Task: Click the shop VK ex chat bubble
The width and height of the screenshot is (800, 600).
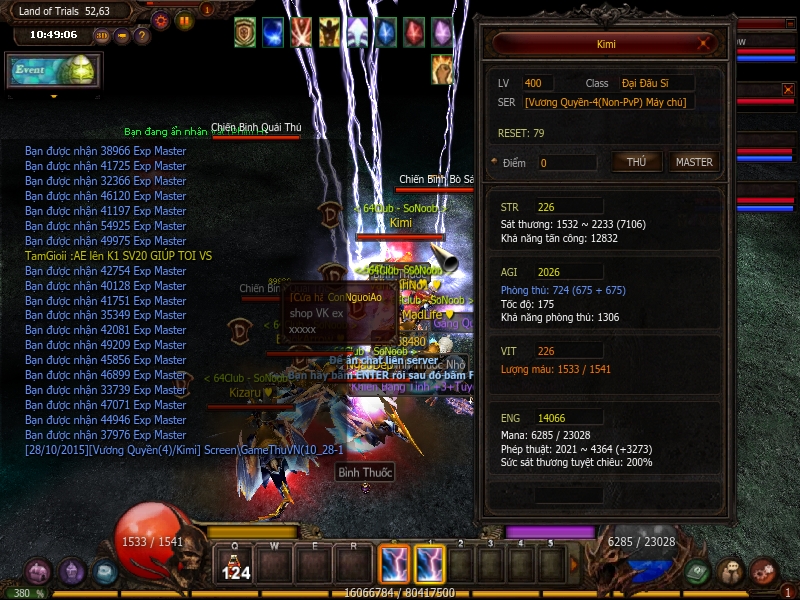Action: 325,313
